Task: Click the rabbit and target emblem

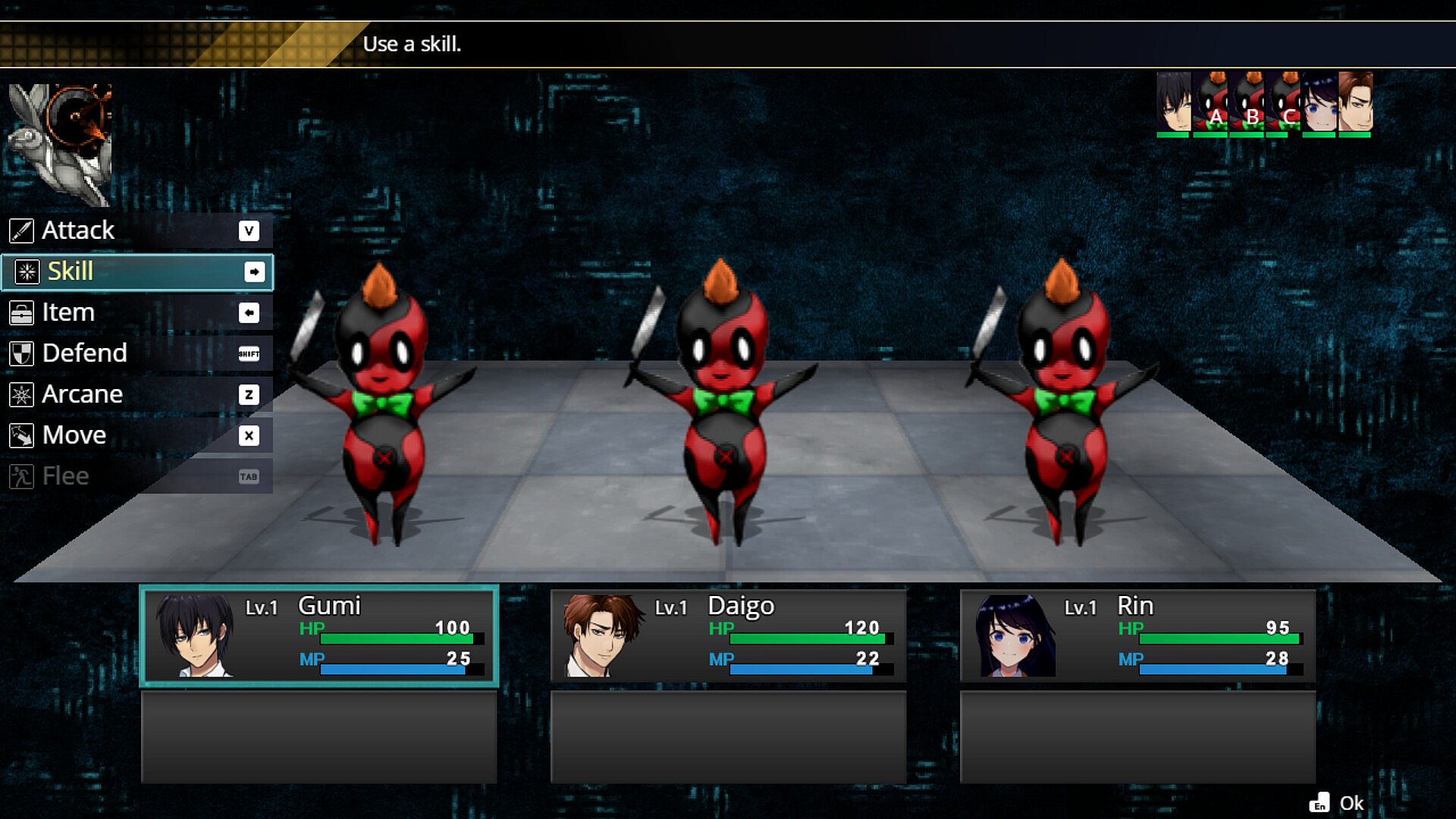Action: (x=61, y=144)
